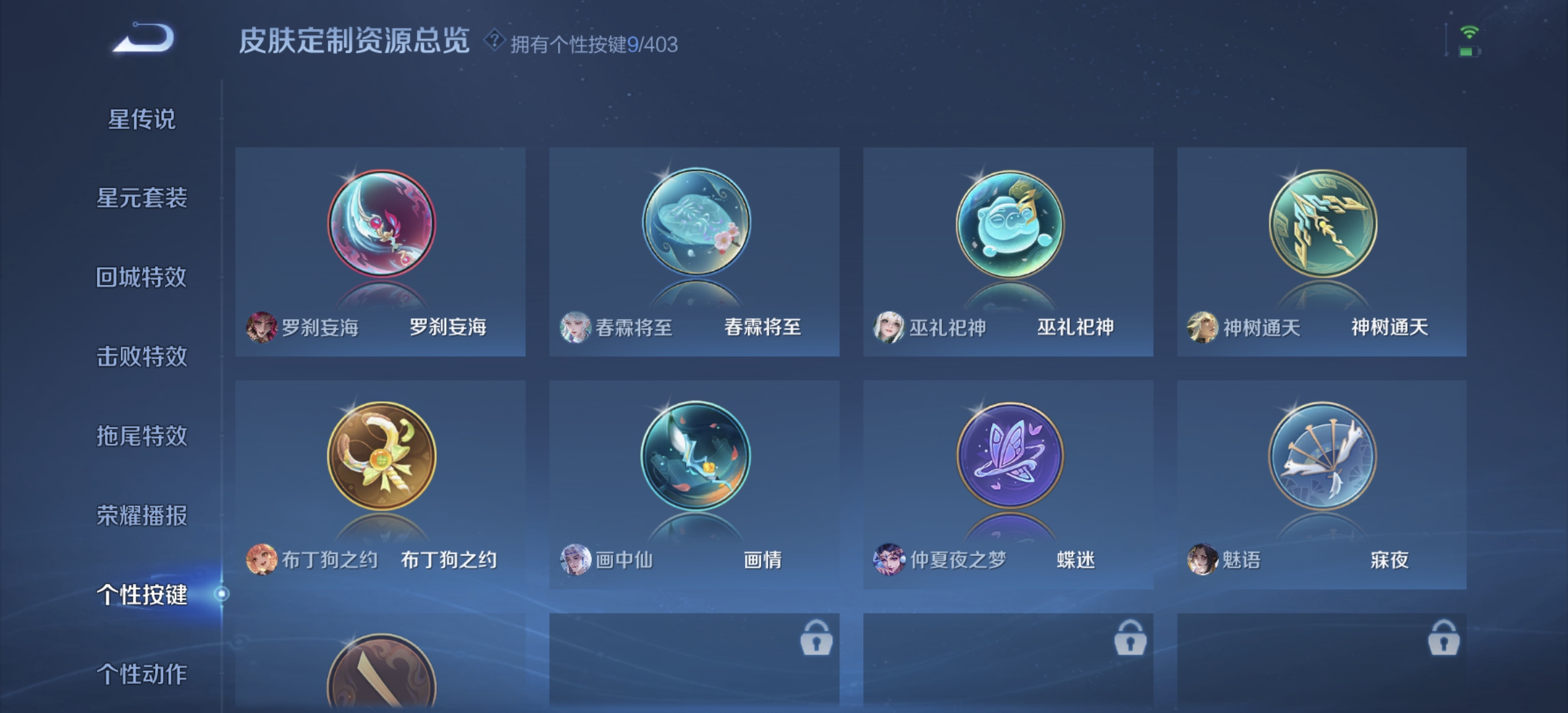Open the 巫礼祀神 personalized button
The height and width of the screenshot is (713, 1568).
[x=1008, y=224]
